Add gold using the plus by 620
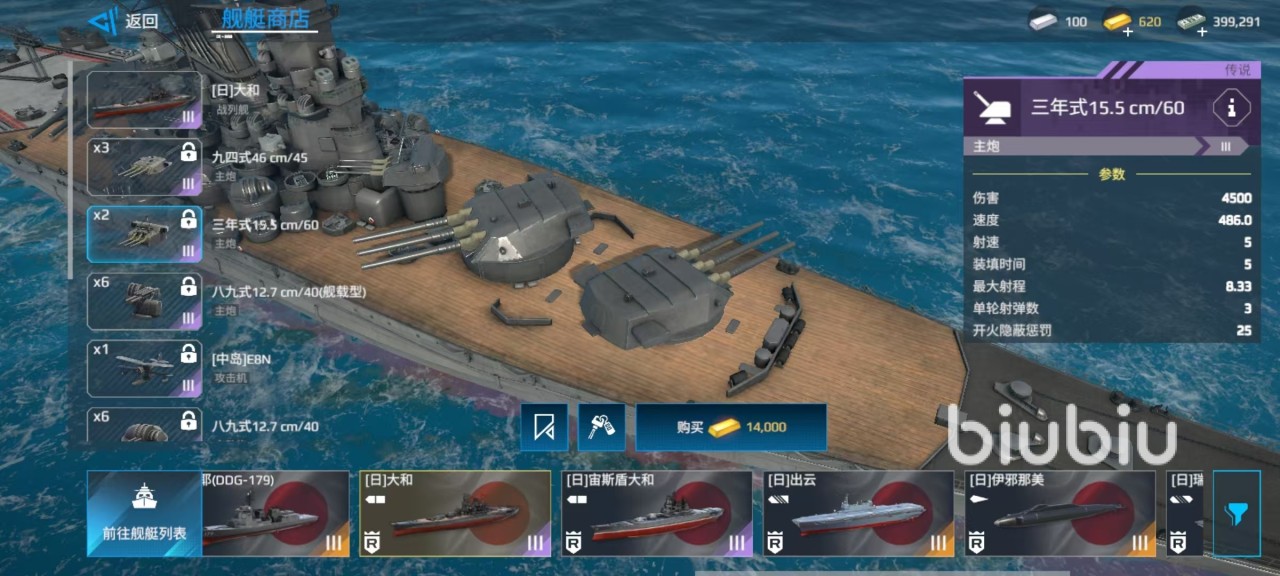 [x=1128, y=32]
